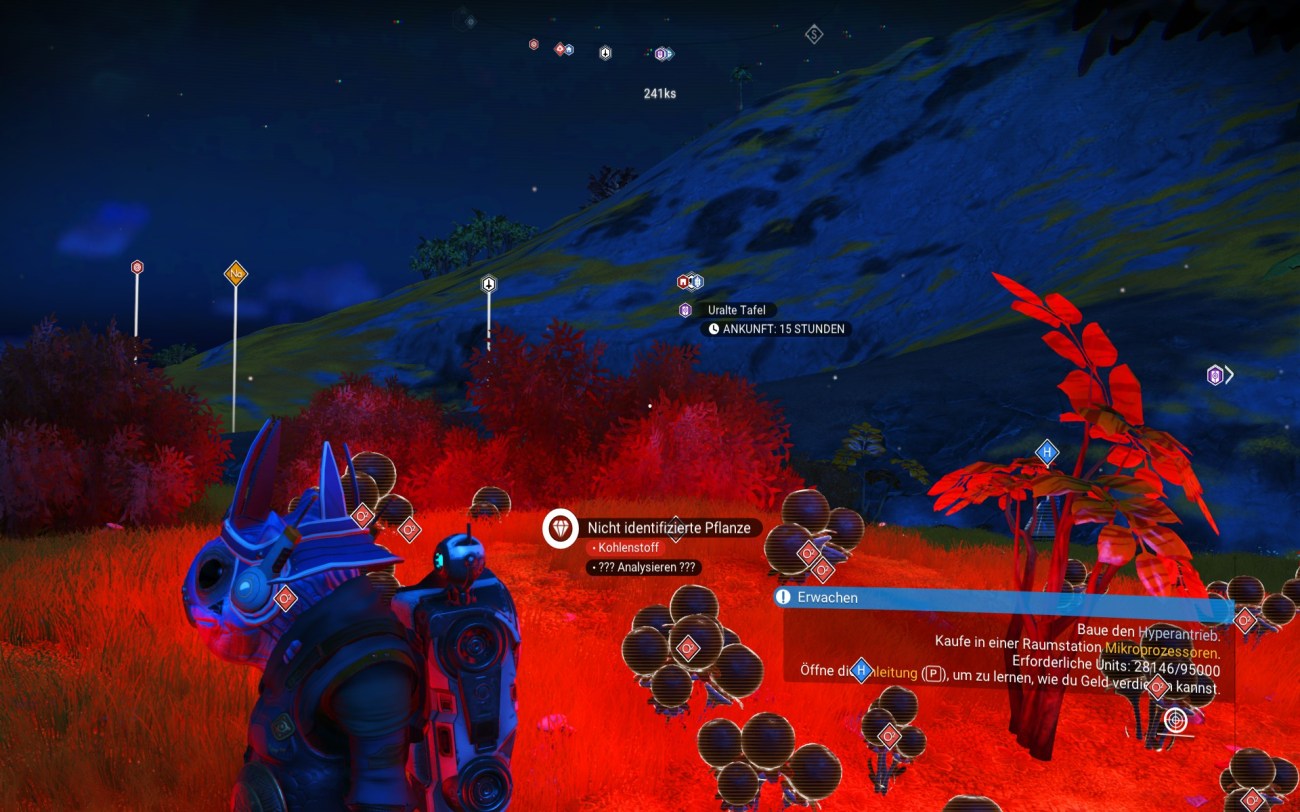The image size is (1300, 812).
Task: Select the S diamond marker on the compass
Action: 814,35
